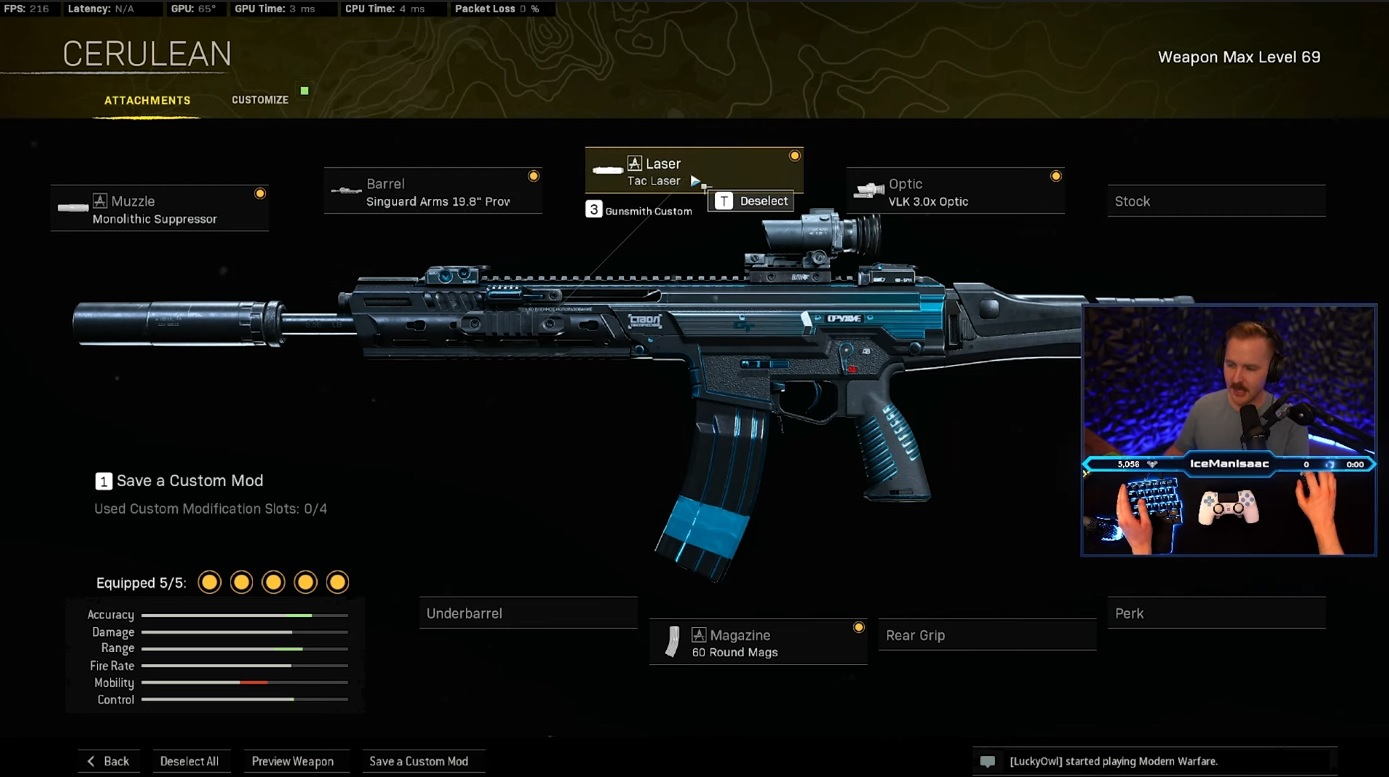Screen dimensions: 1389x777
Task: Open the Perk attachment slot
Action: coord(1216,613)
